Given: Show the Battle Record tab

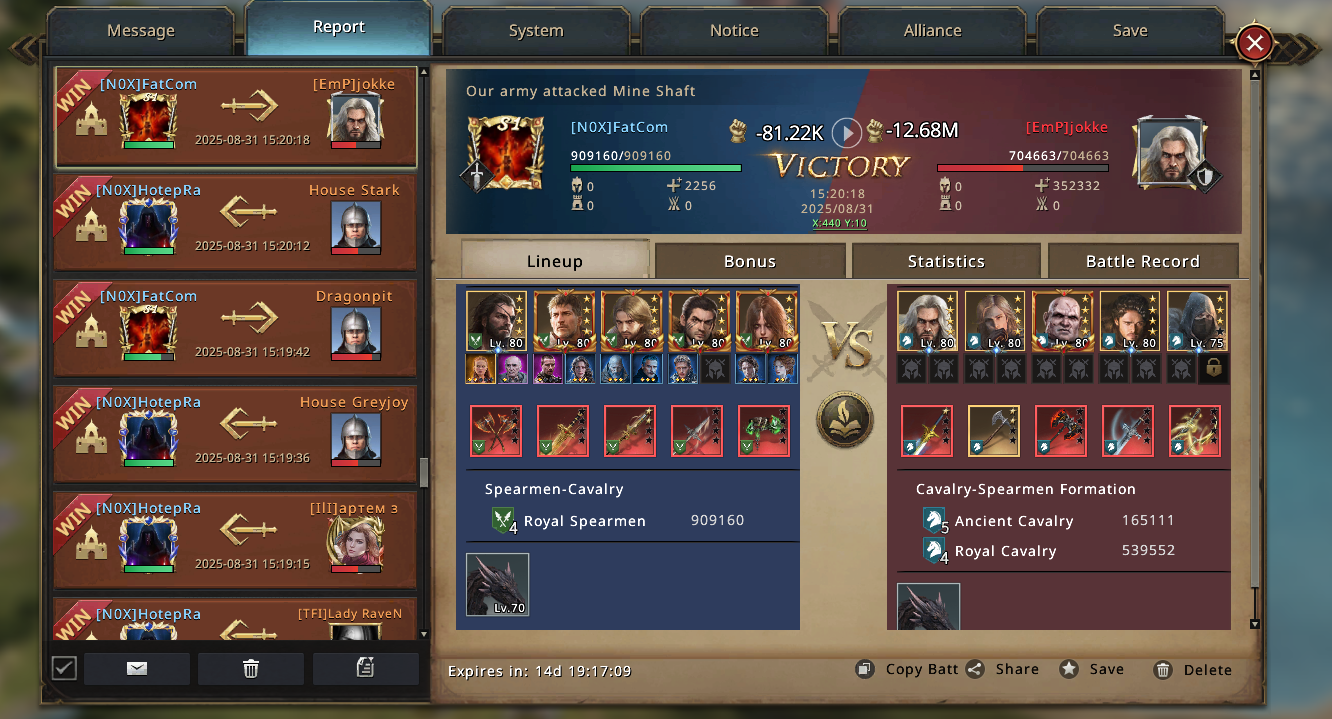Looking at the screenshot, I should pyautogui.click(x=1142, y=261).
